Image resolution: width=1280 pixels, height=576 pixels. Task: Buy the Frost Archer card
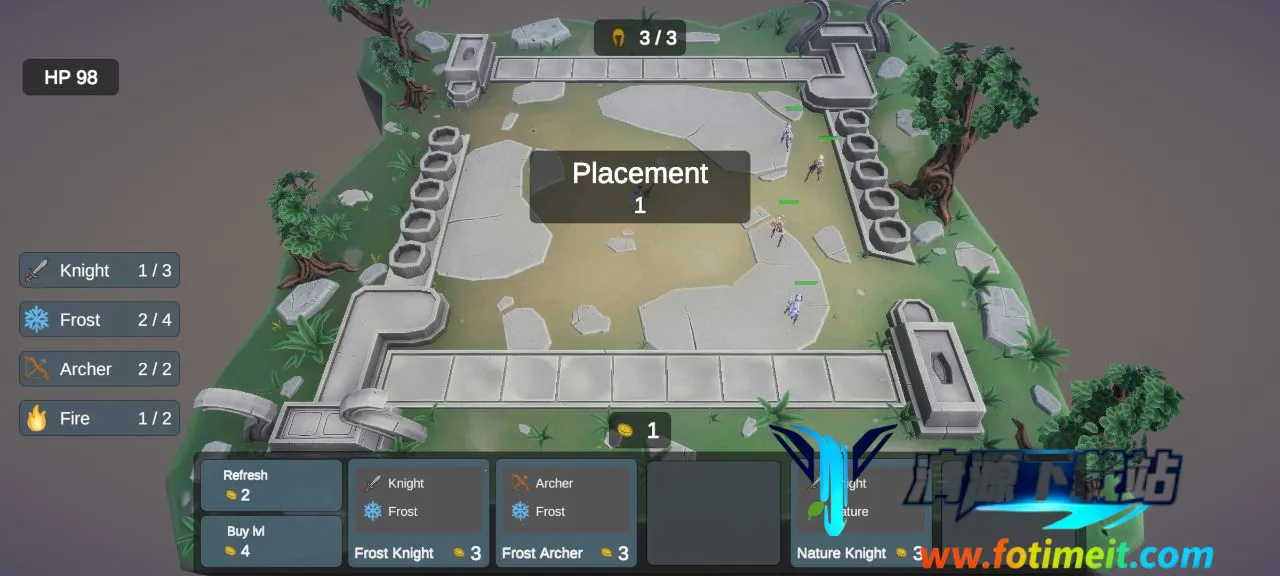566,513
